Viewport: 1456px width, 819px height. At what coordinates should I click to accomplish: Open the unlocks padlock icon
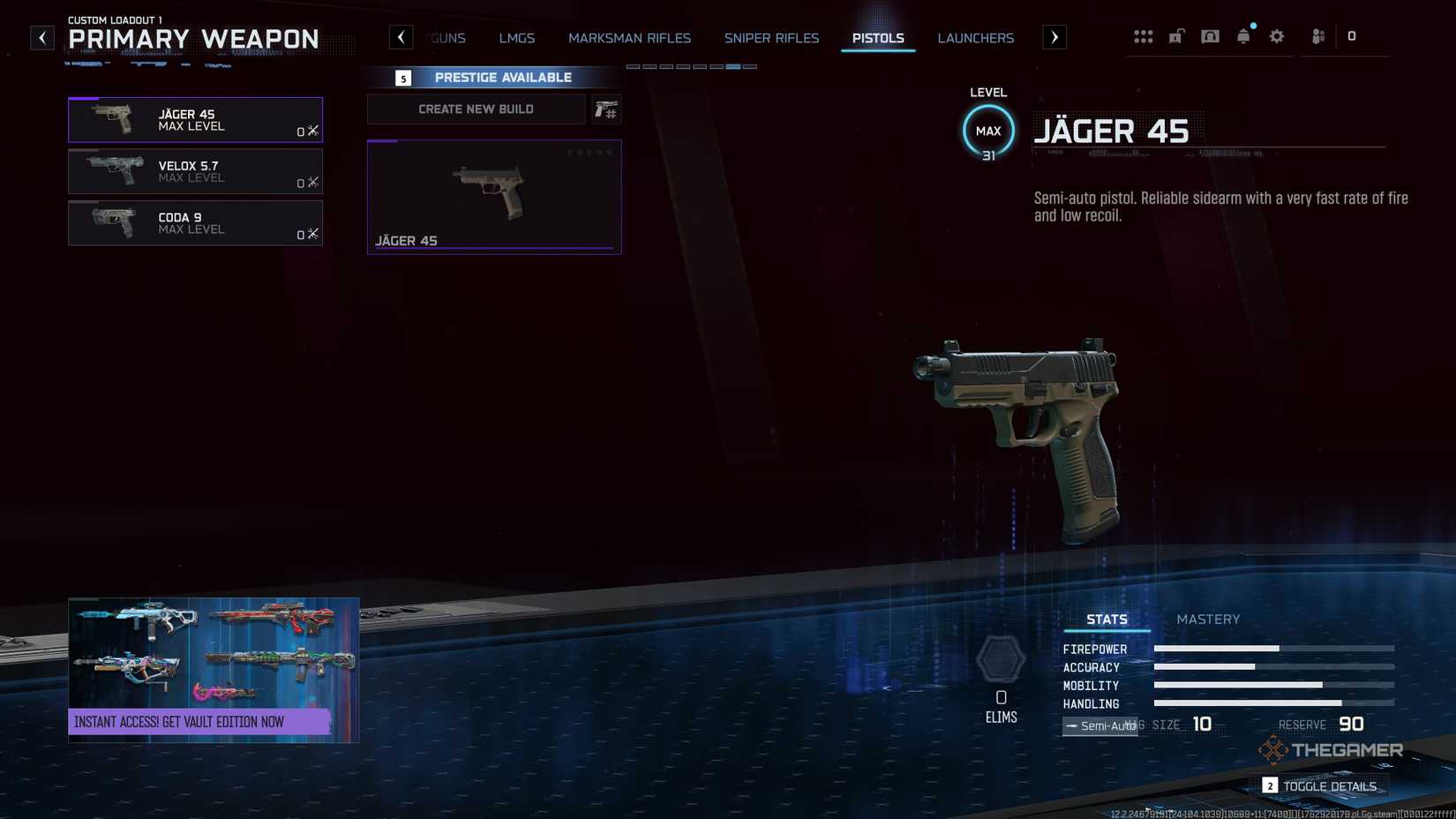[x=1176, y=35]
